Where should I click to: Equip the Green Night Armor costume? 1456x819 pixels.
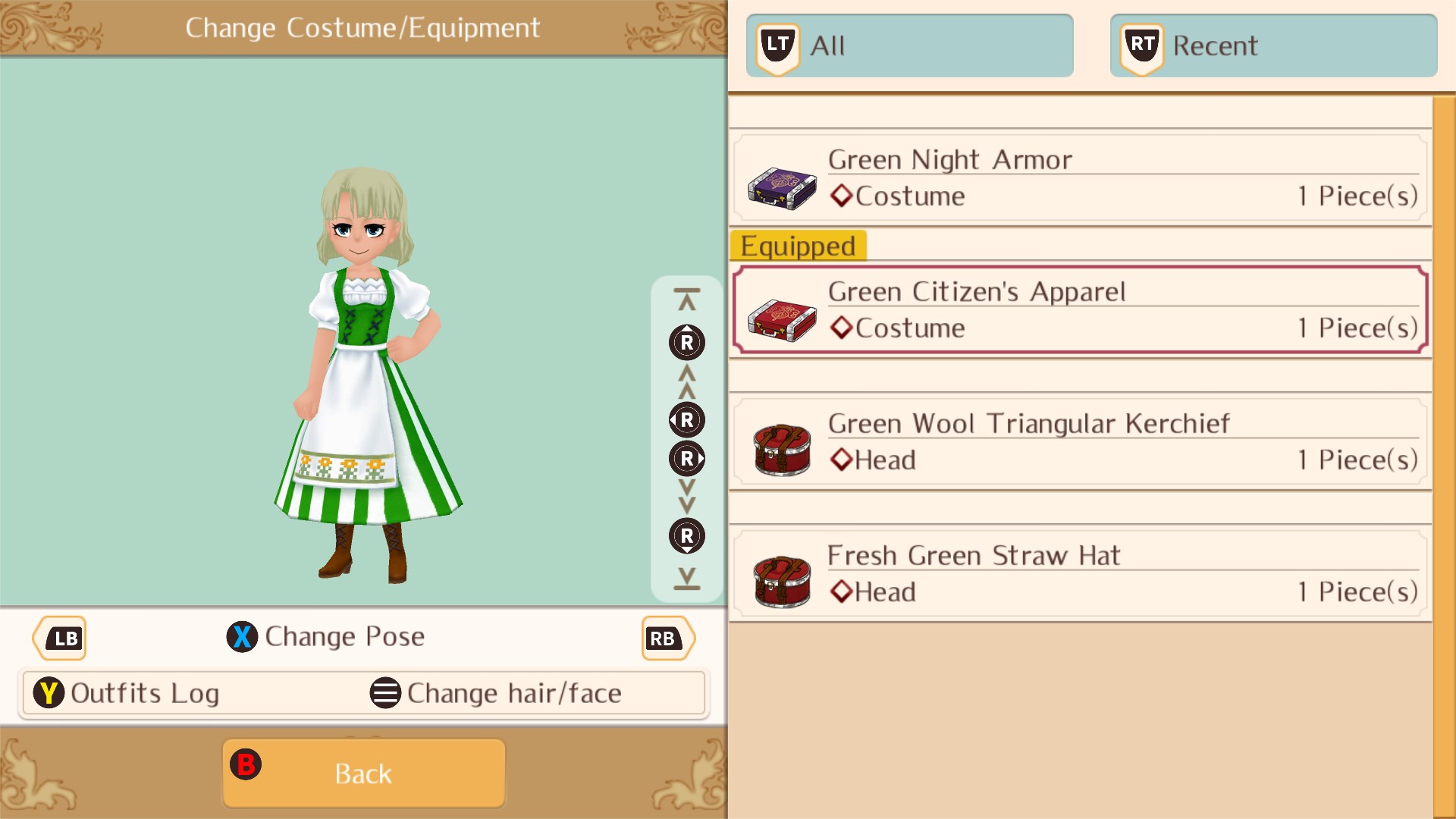[x=1077, y=179]
